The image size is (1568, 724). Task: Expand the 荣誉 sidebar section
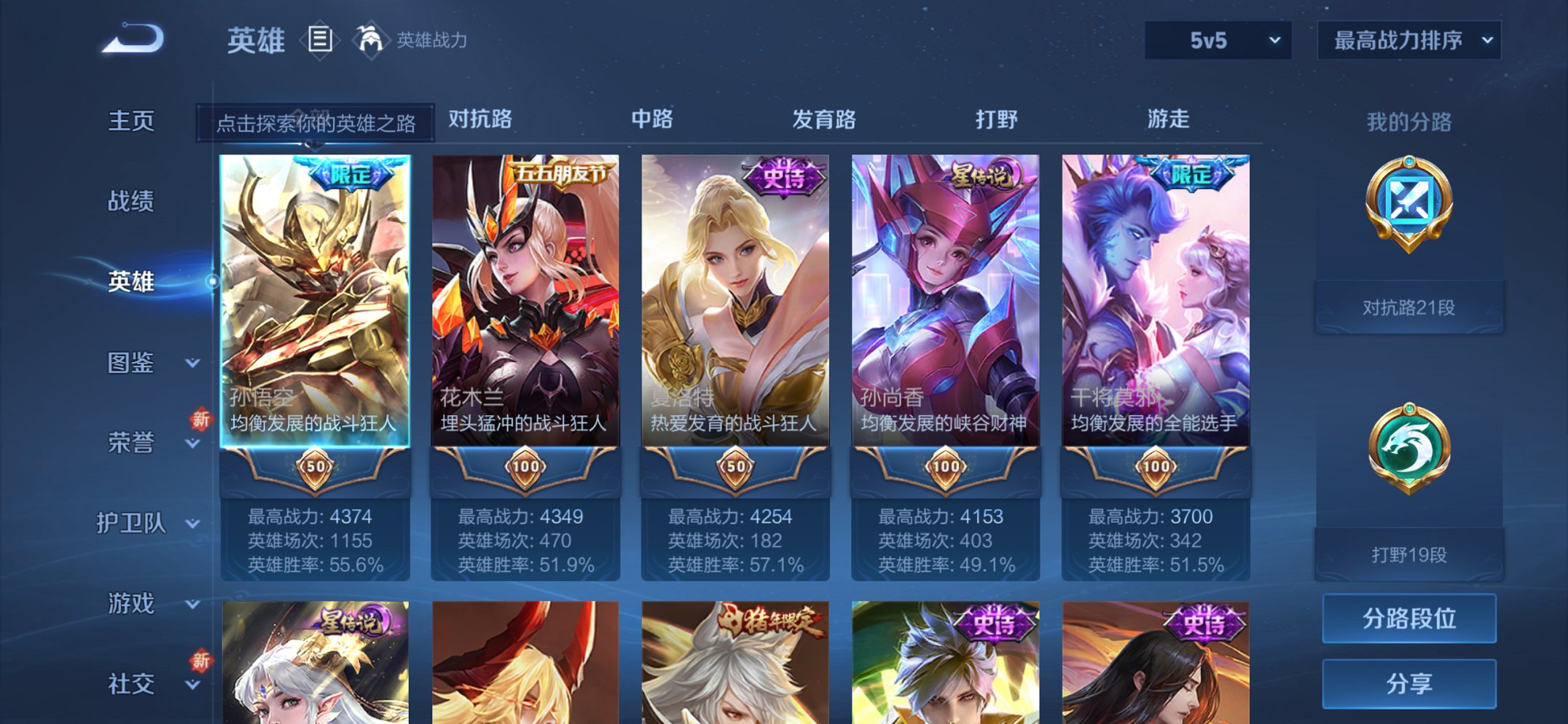(131, 443)
